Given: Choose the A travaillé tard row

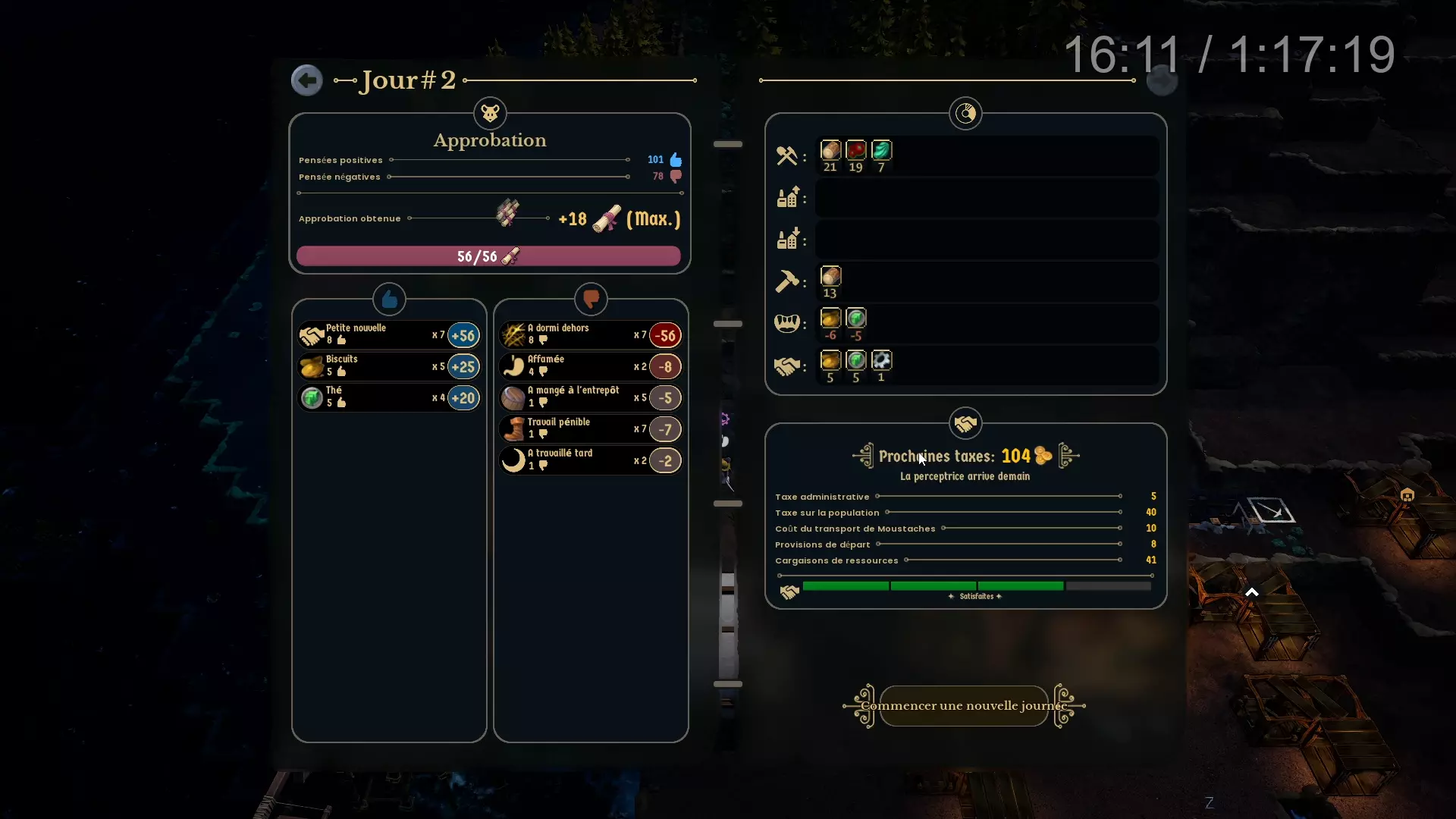Looking at the screenshot, I should (x=590, y=460).
